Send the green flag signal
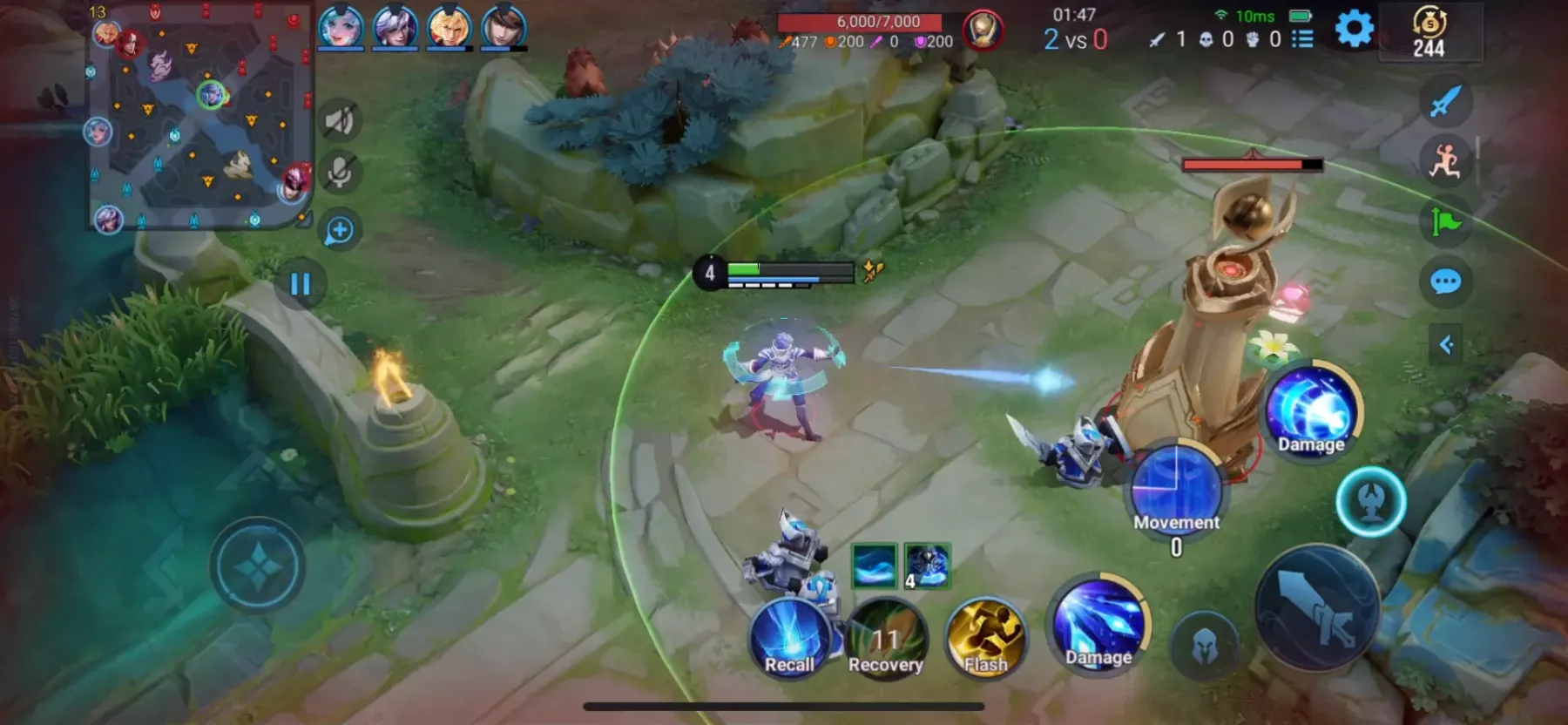 pyautogui.click(x=1446, y=221)
